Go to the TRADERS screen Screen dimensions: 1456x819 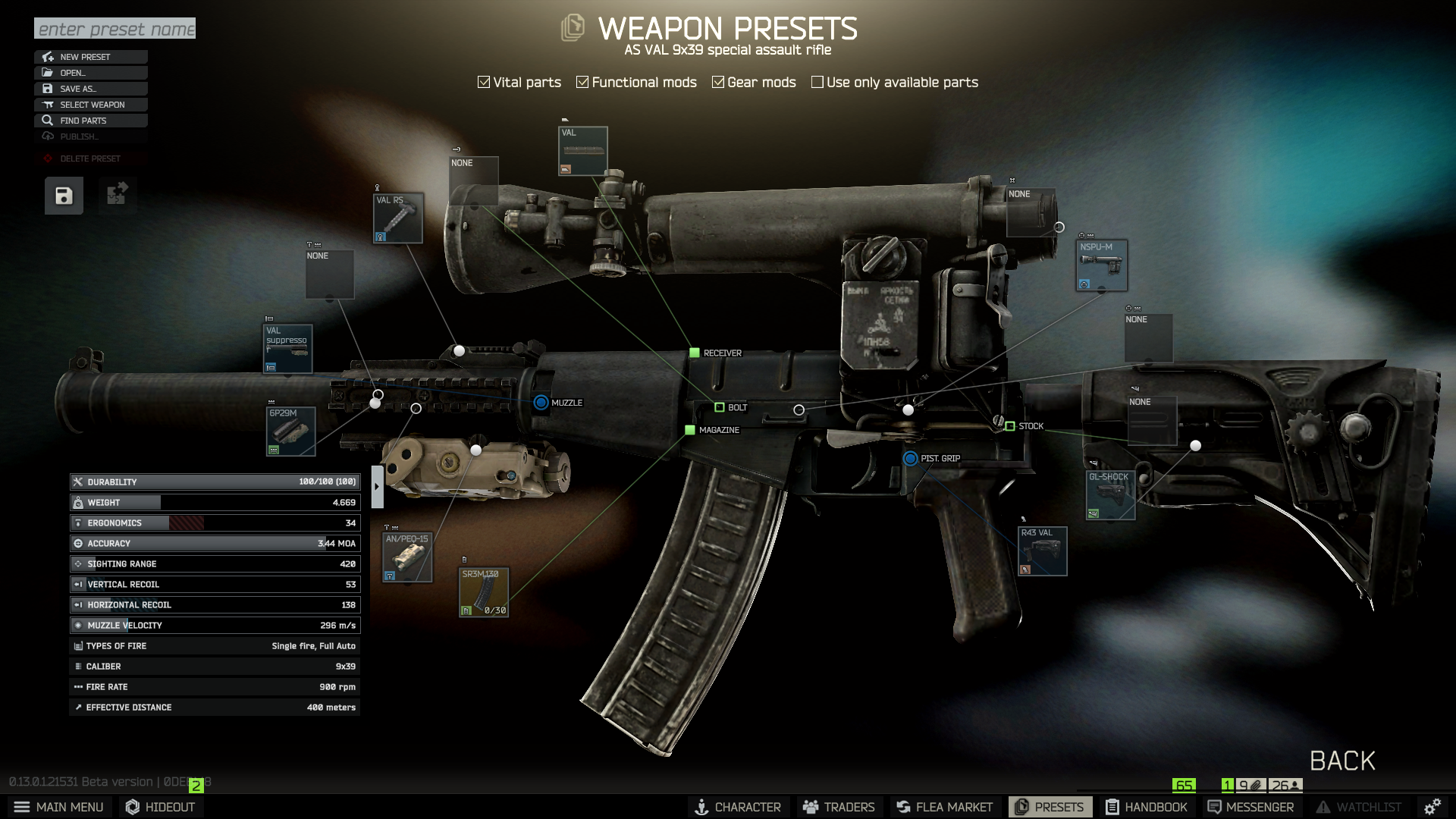(839, 806)
